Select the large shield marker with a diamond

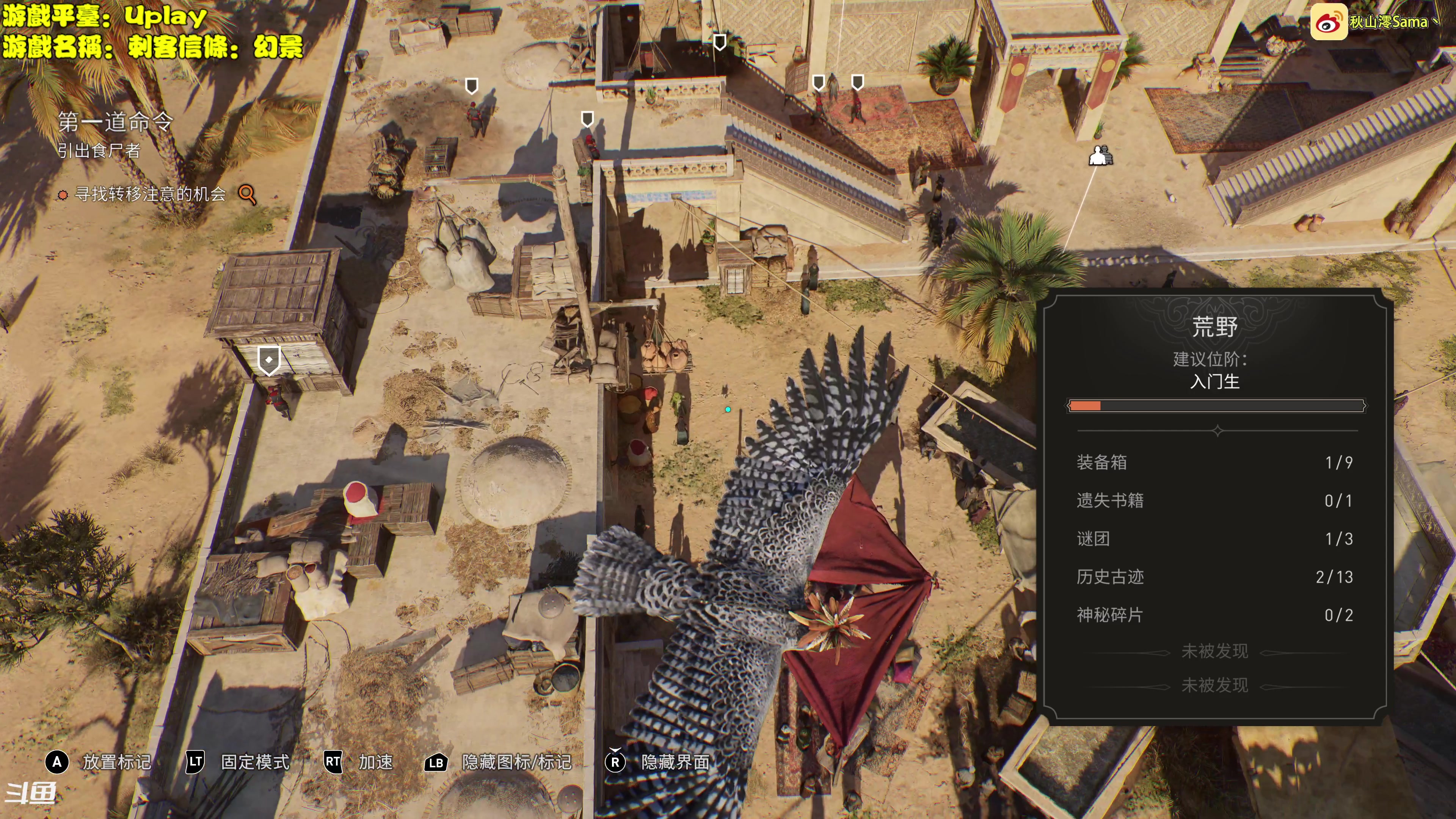point(269,360)
